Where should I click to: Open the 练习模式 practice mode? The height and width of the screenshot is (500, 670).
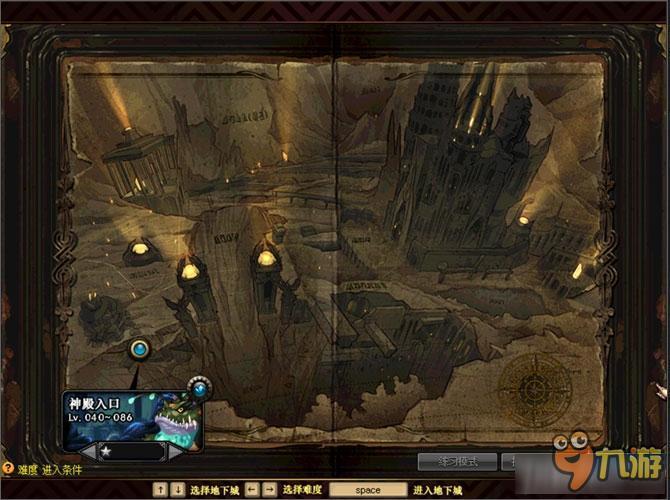pos(457,462)
